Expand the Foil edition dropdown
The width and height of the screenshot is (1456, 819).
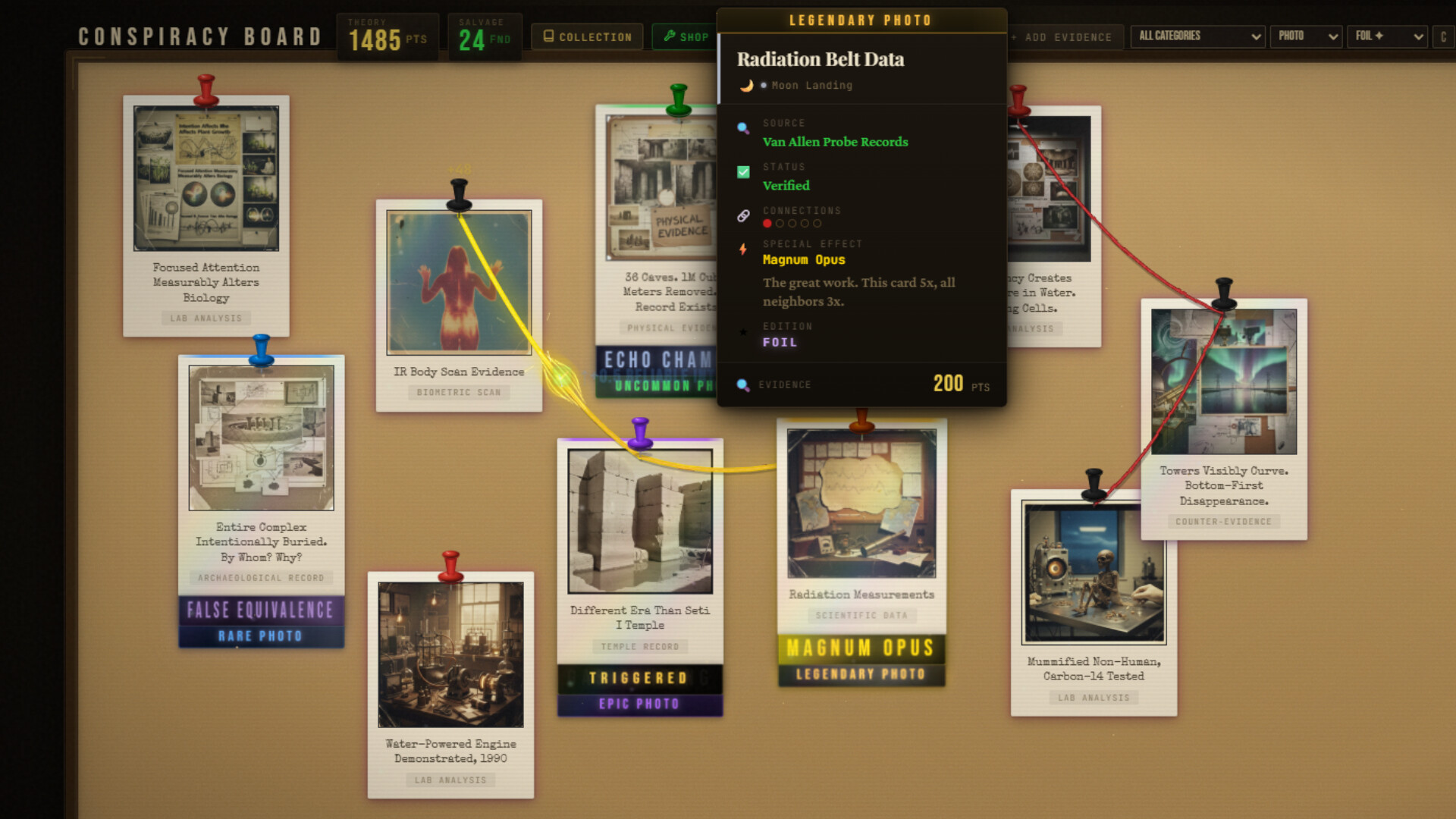coord(1387,36)
